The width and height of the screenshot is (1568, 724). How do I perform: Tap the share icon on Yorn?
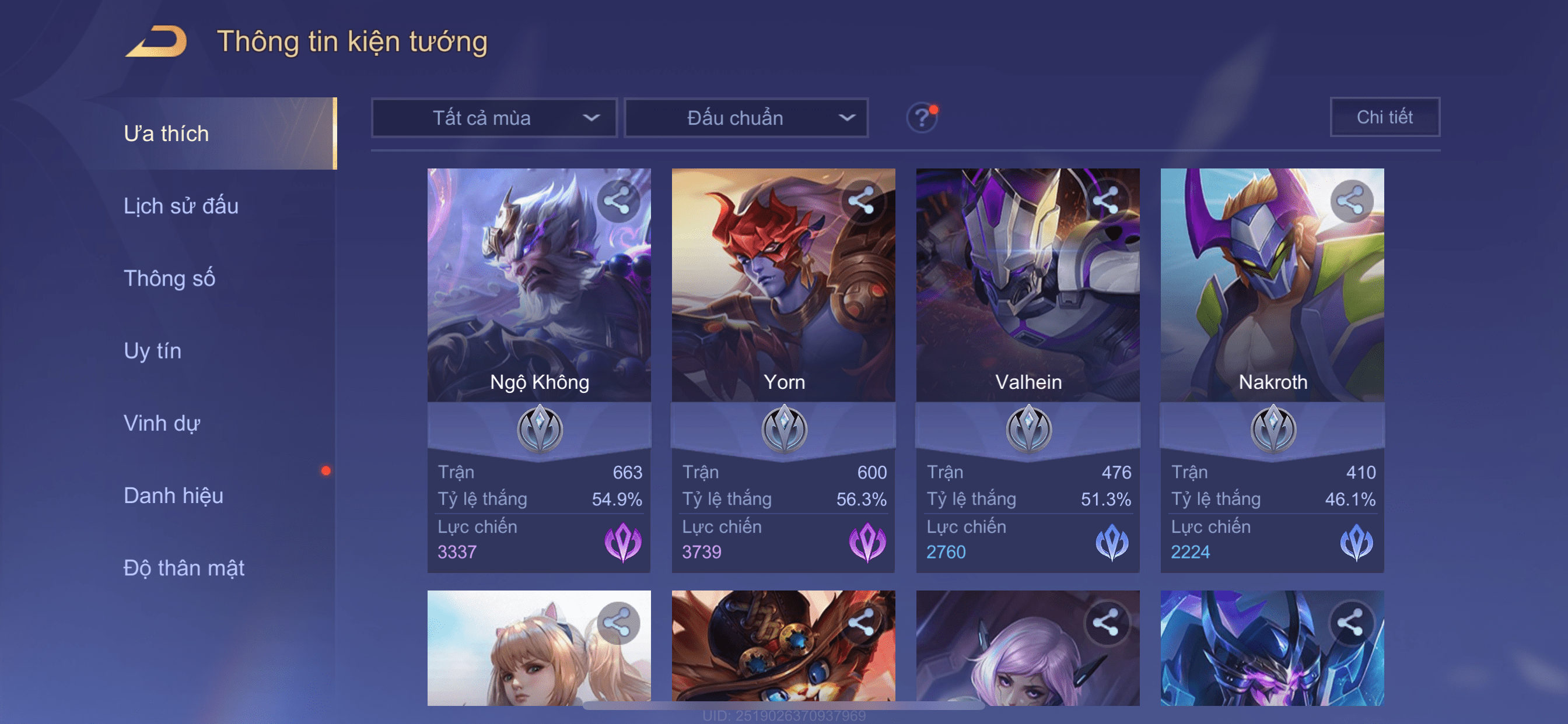tap(862, 201)
